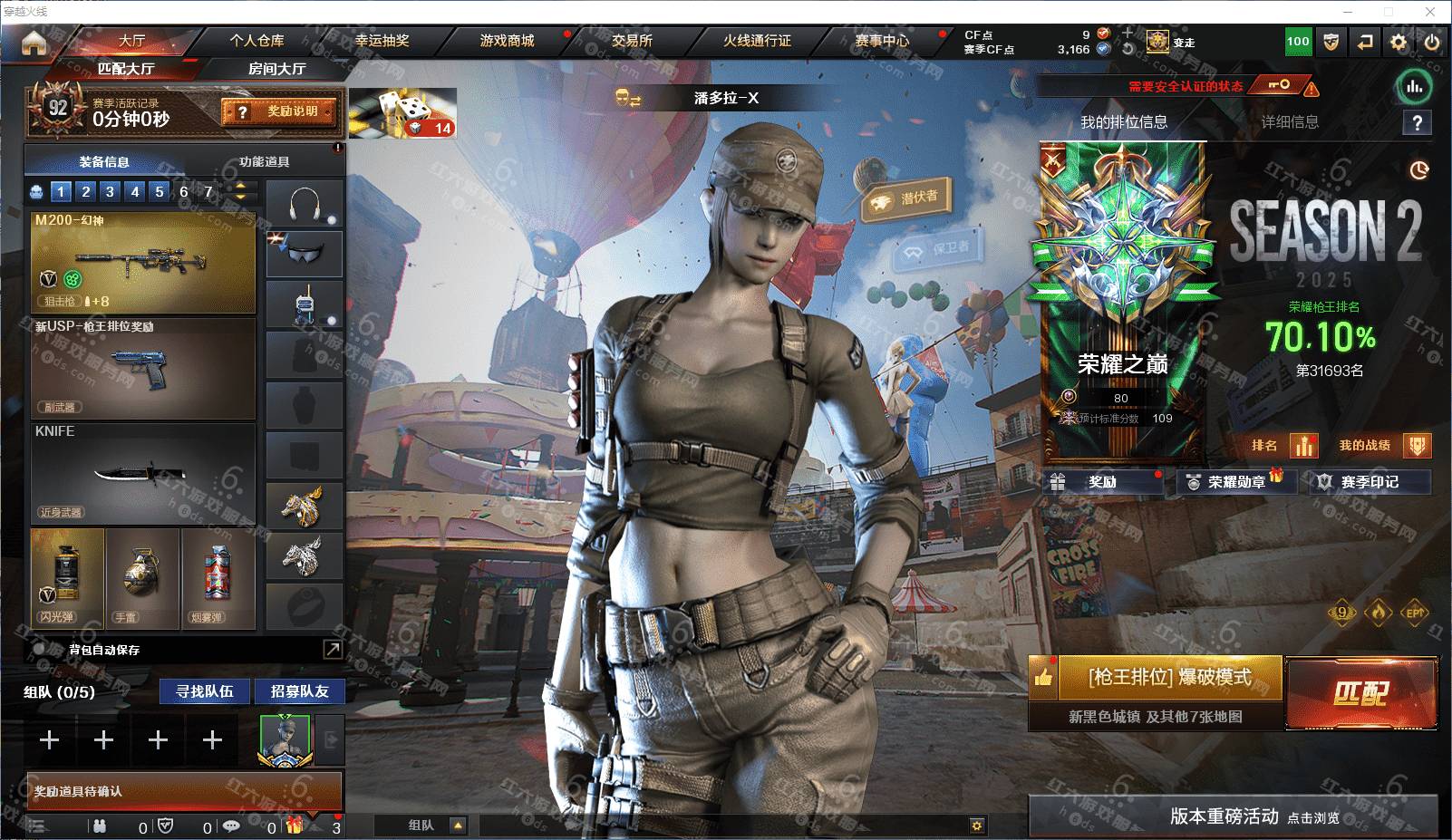Viewport: 1452px width, 840px height.
Task: Select the 功能道具 tab
Action: tap(265, 162)
